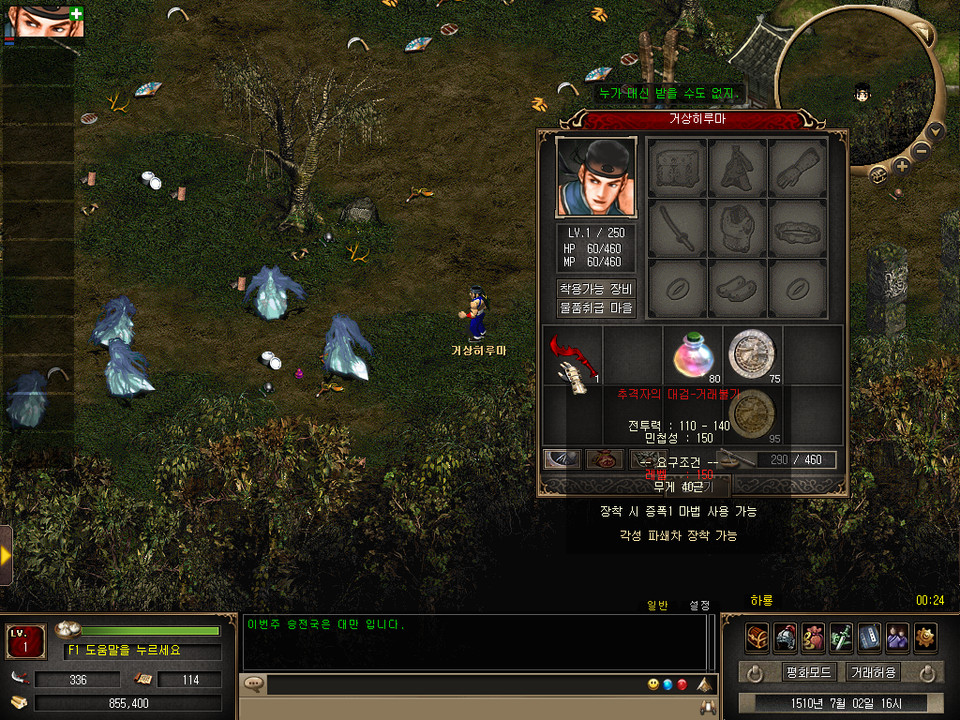Zoom in the minimap with plus button

(x=901, y=164)
